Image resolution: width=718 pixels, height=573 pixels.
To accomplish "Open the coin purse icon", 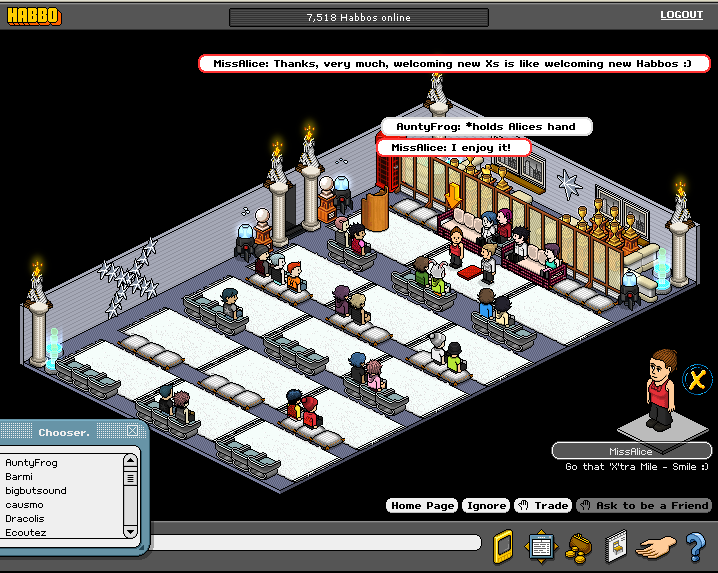I will [578, 546].
